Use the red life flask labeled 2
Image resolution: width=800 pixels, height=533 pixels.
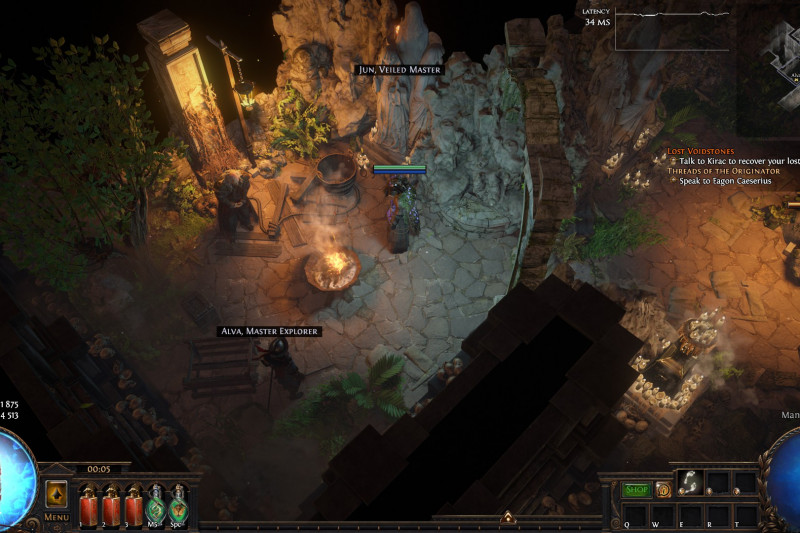pyautogui.click(x=109, y=503)
